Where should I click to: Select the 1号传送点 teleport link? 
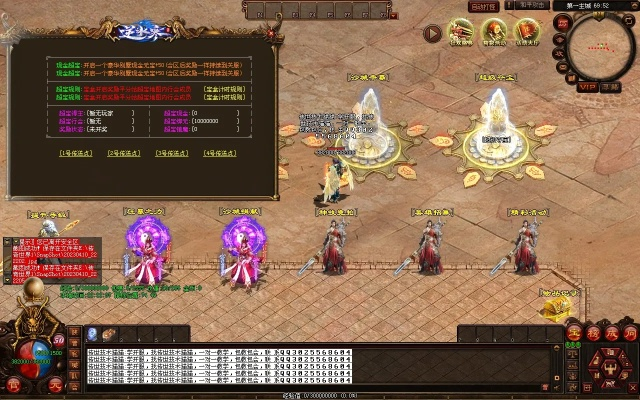[78, 153]
